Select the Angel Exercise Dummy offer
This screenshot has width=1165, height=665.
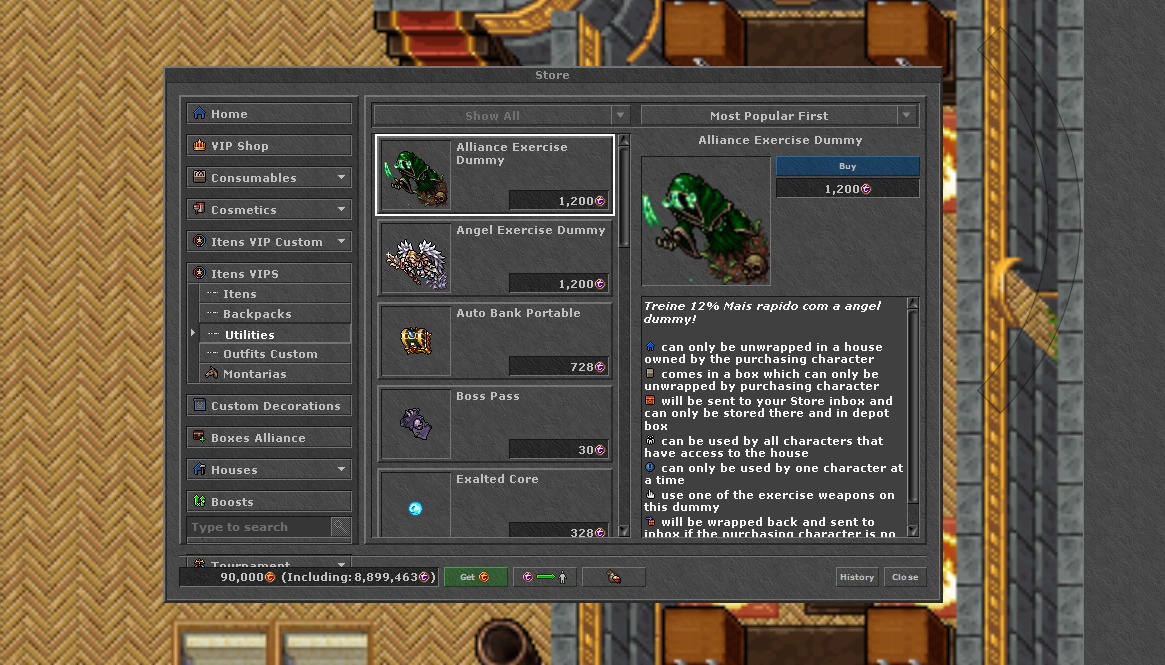click(x=495, y=258)
